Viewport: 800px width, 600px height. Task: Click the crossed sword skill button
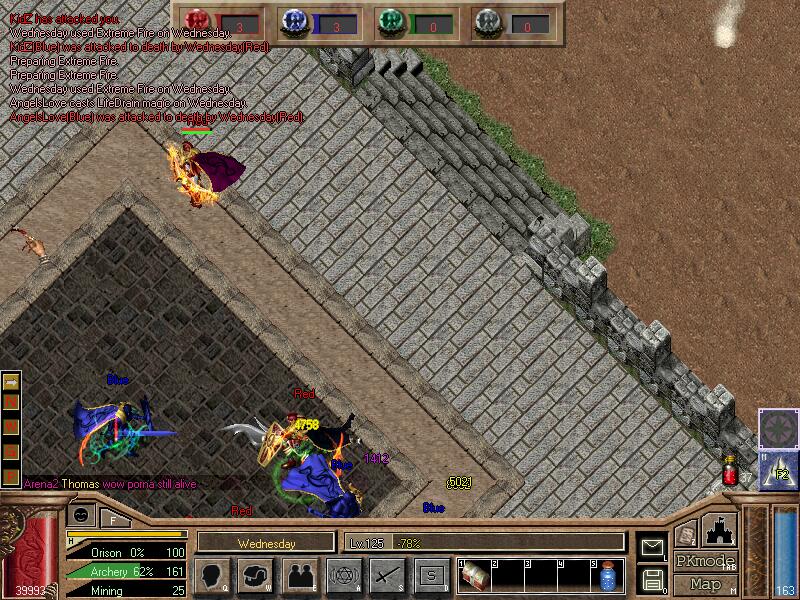point(388,575)
